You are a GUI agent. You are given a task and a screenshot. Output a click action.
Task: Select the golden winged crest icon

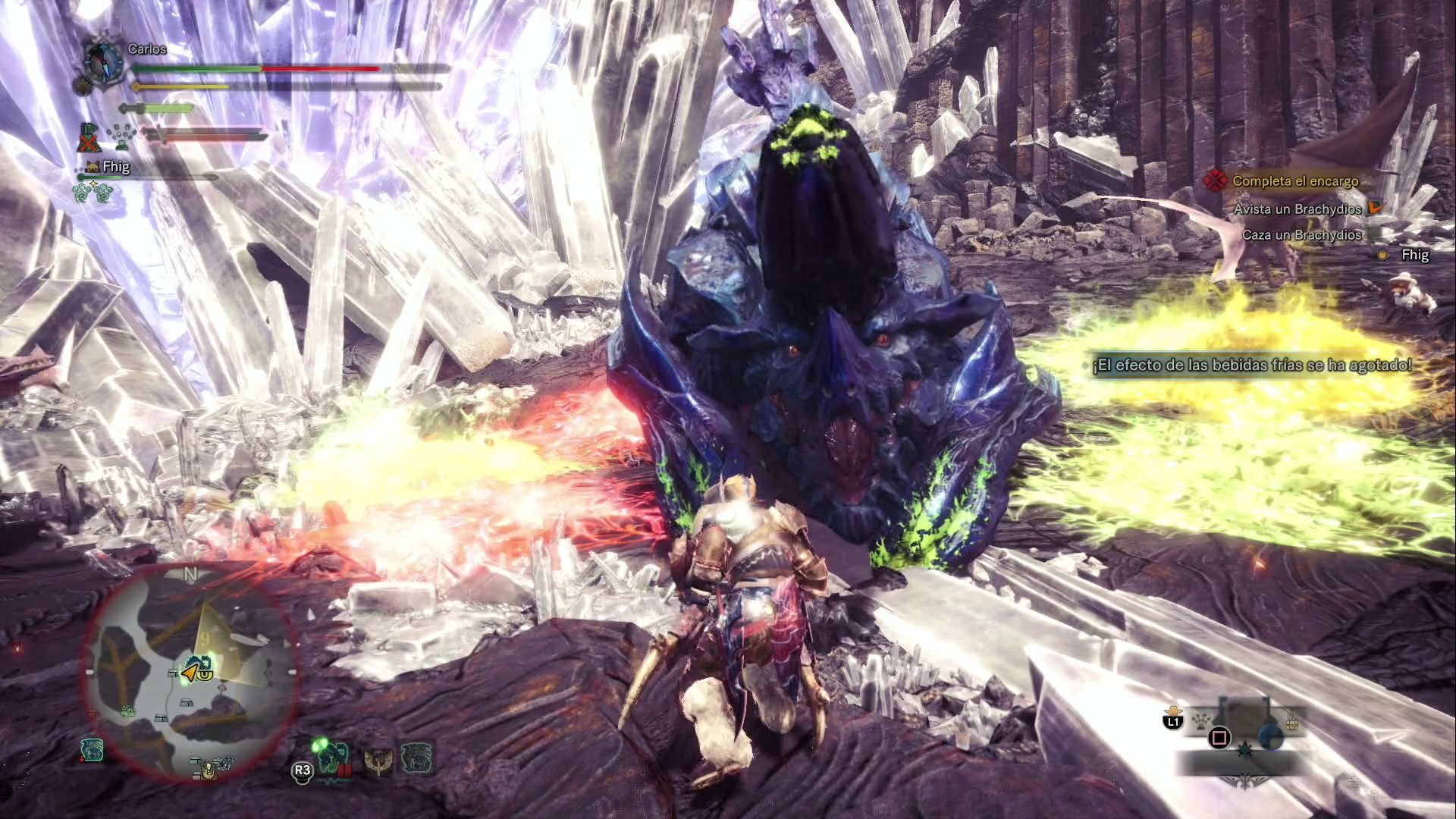(x=378, y=761)
